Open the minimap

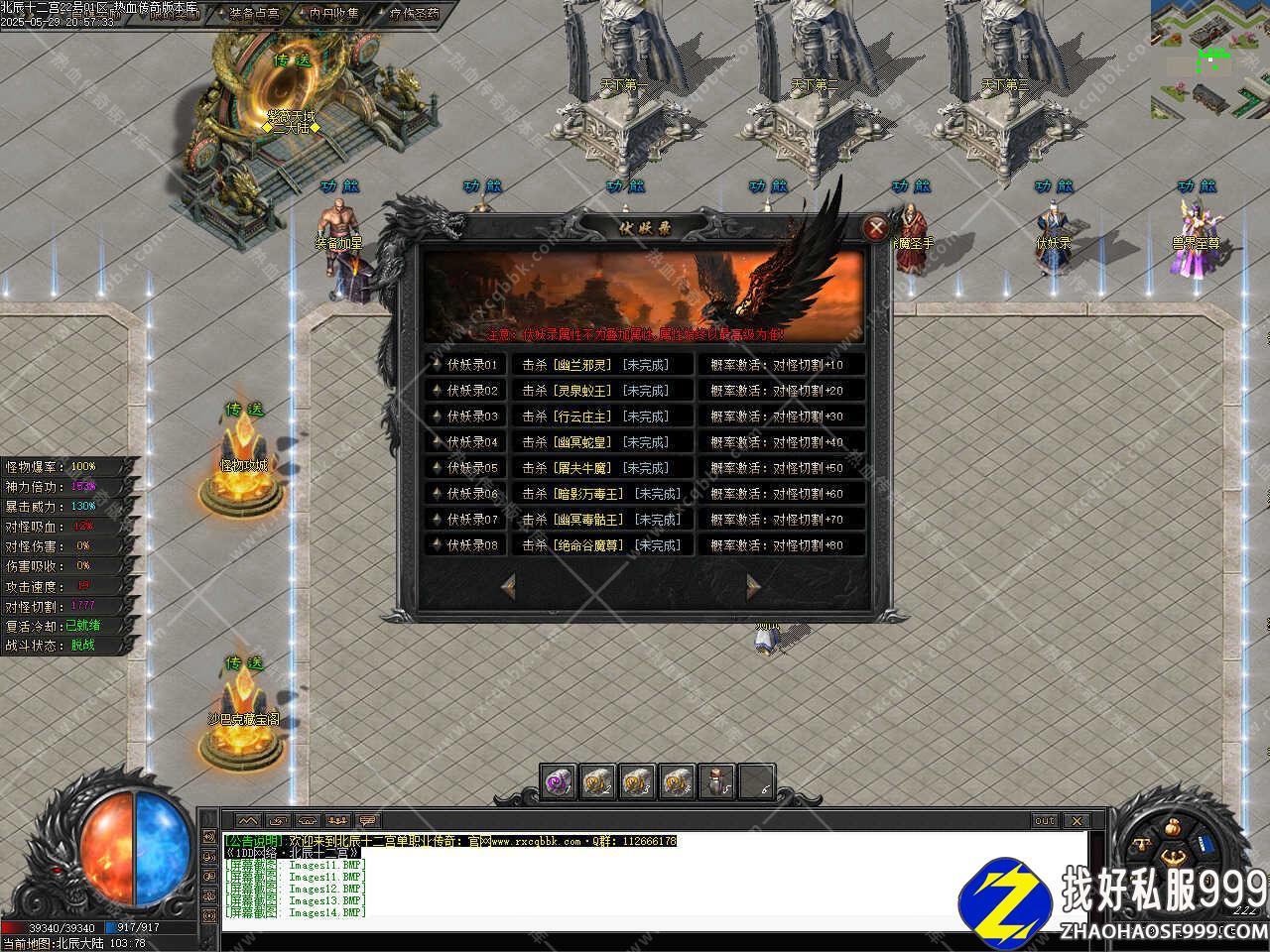pos(1209,59)
